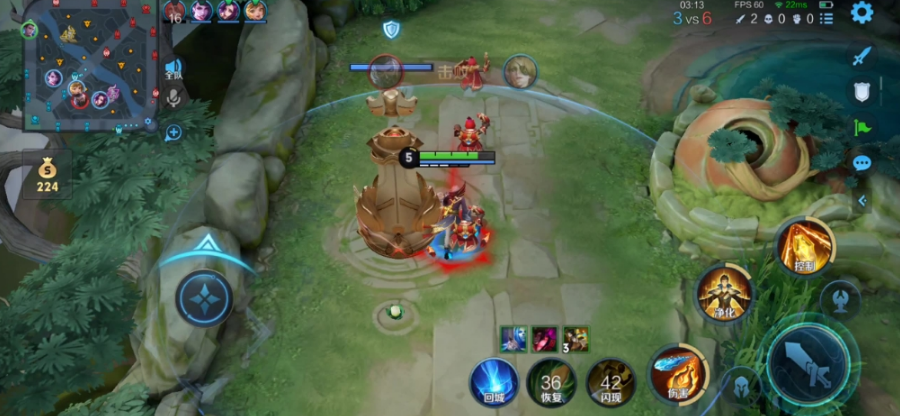Use the 恢复 heal spell
This screenshot has width=900, height=416.
point(551,383)
